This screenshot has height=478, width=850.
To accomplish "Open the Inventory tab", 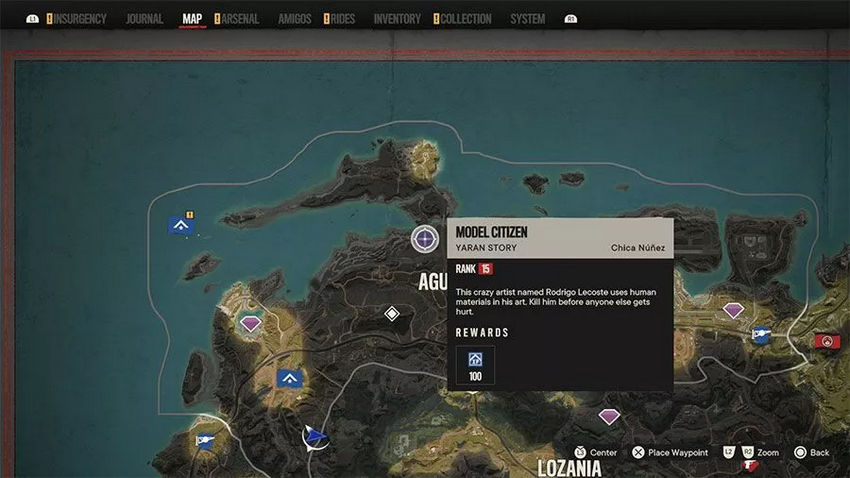I will click(397, 19).
